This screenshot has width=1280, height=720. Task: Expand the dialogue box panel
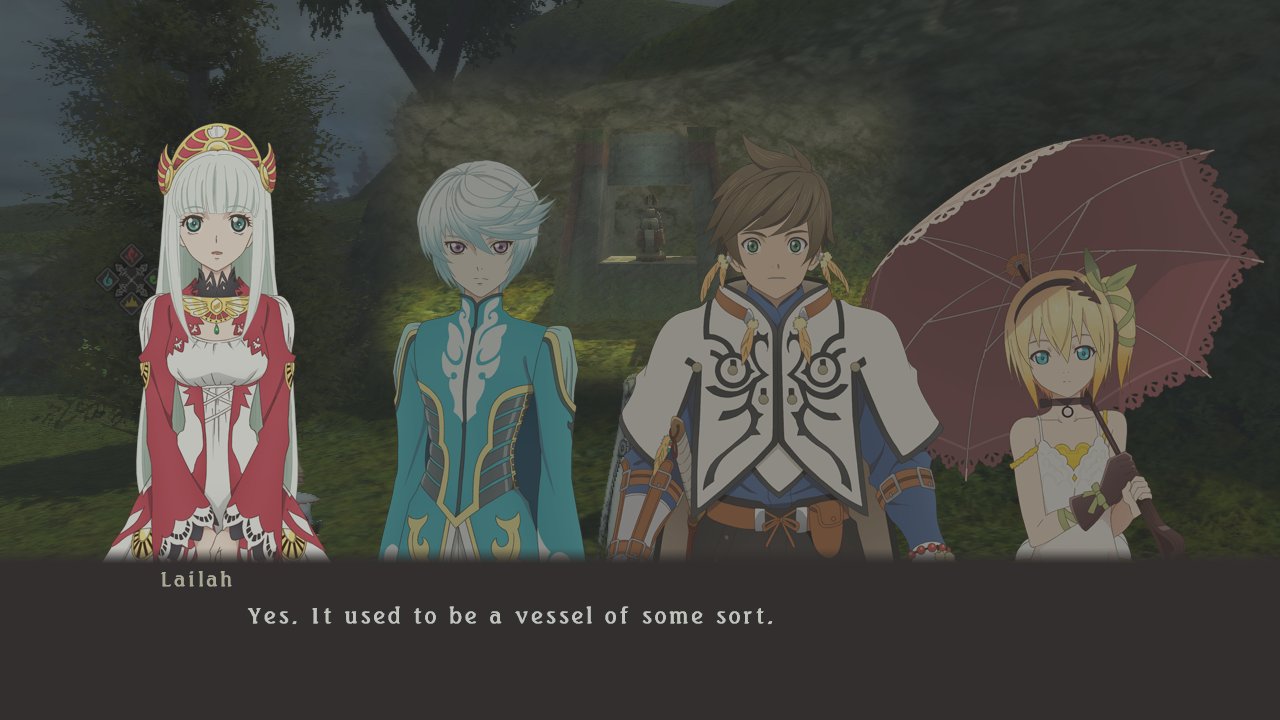(640, 640)
